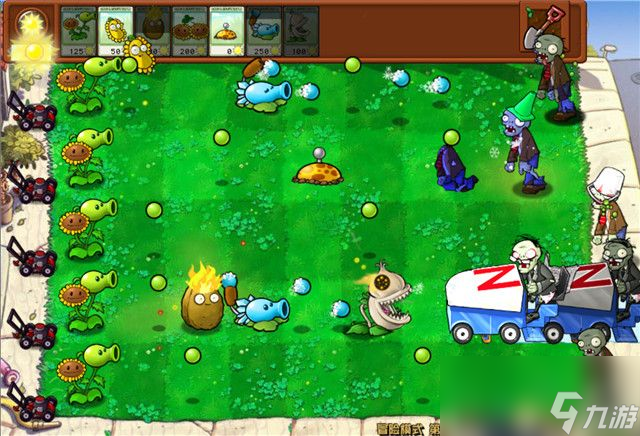Pick the sunflower seed packet costing 50
This screenshot has width=640, height=436.
click(115, 28)
